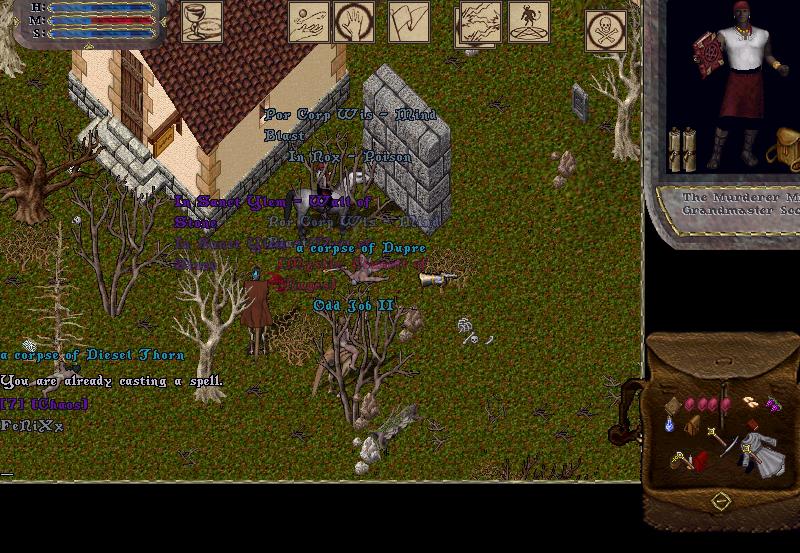Click the chalice icon in the top bar

201,22
